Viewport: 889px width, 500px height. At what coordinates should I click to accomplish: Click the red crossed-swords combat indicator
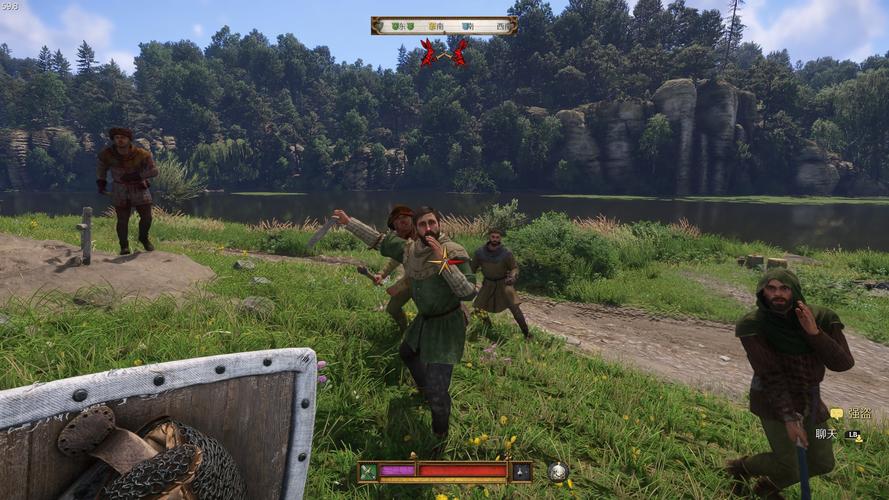coord(444,53)
